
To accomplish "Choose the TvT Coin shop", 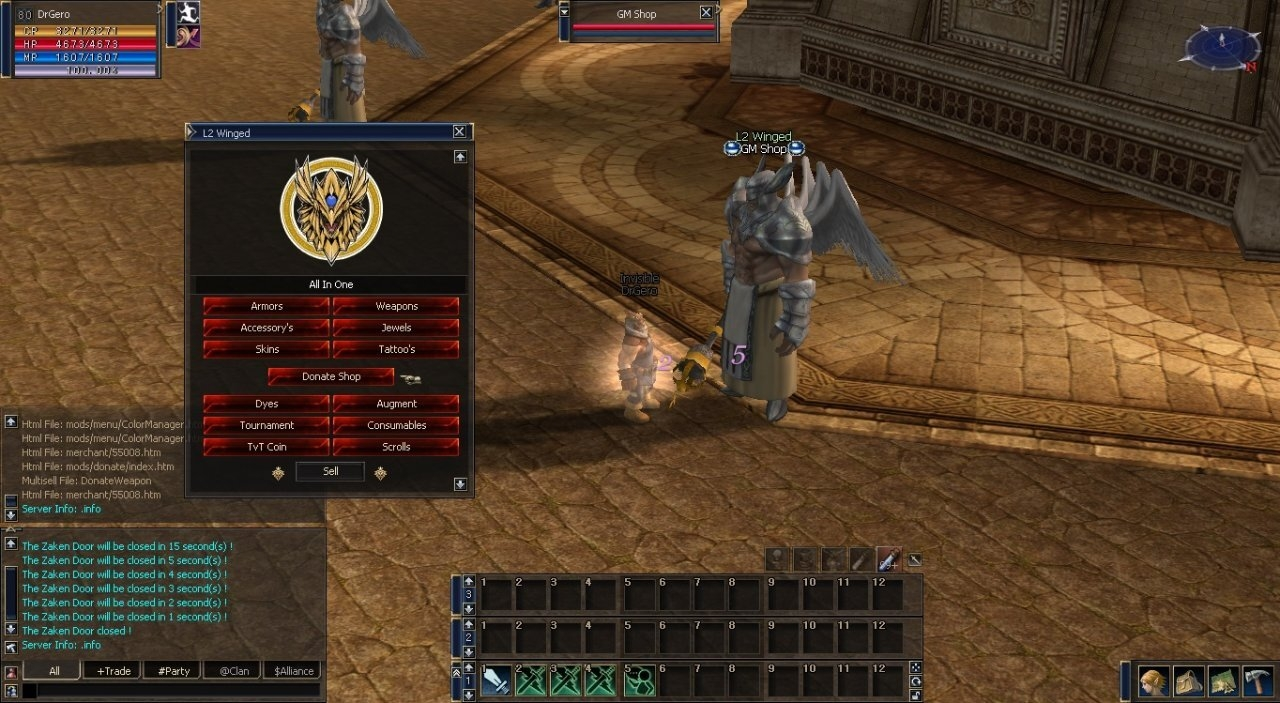I will pos(266,447).
